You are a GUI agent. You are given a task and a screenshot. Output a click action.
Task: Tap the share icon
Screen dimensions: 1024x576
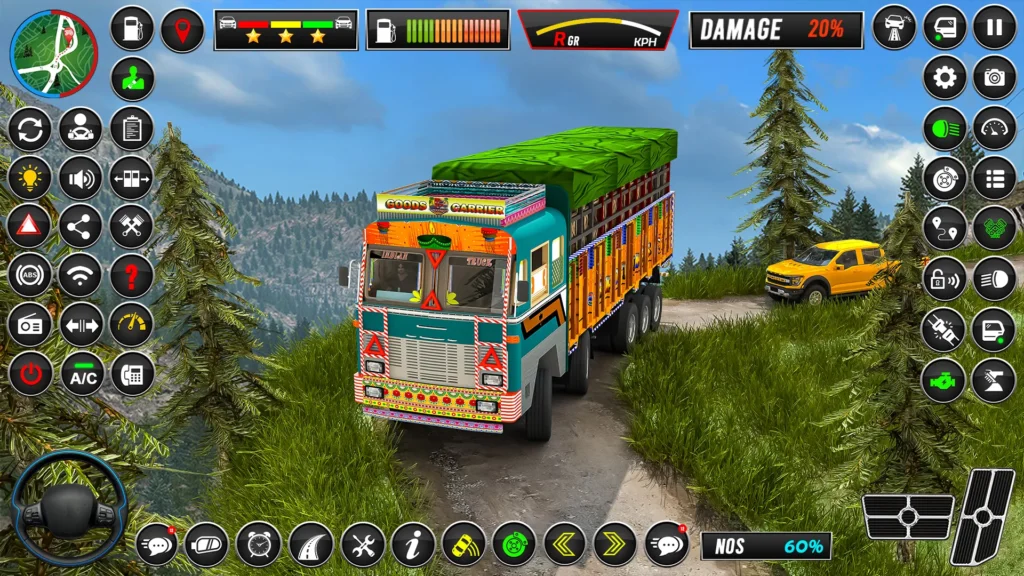(x=80, y=226)
